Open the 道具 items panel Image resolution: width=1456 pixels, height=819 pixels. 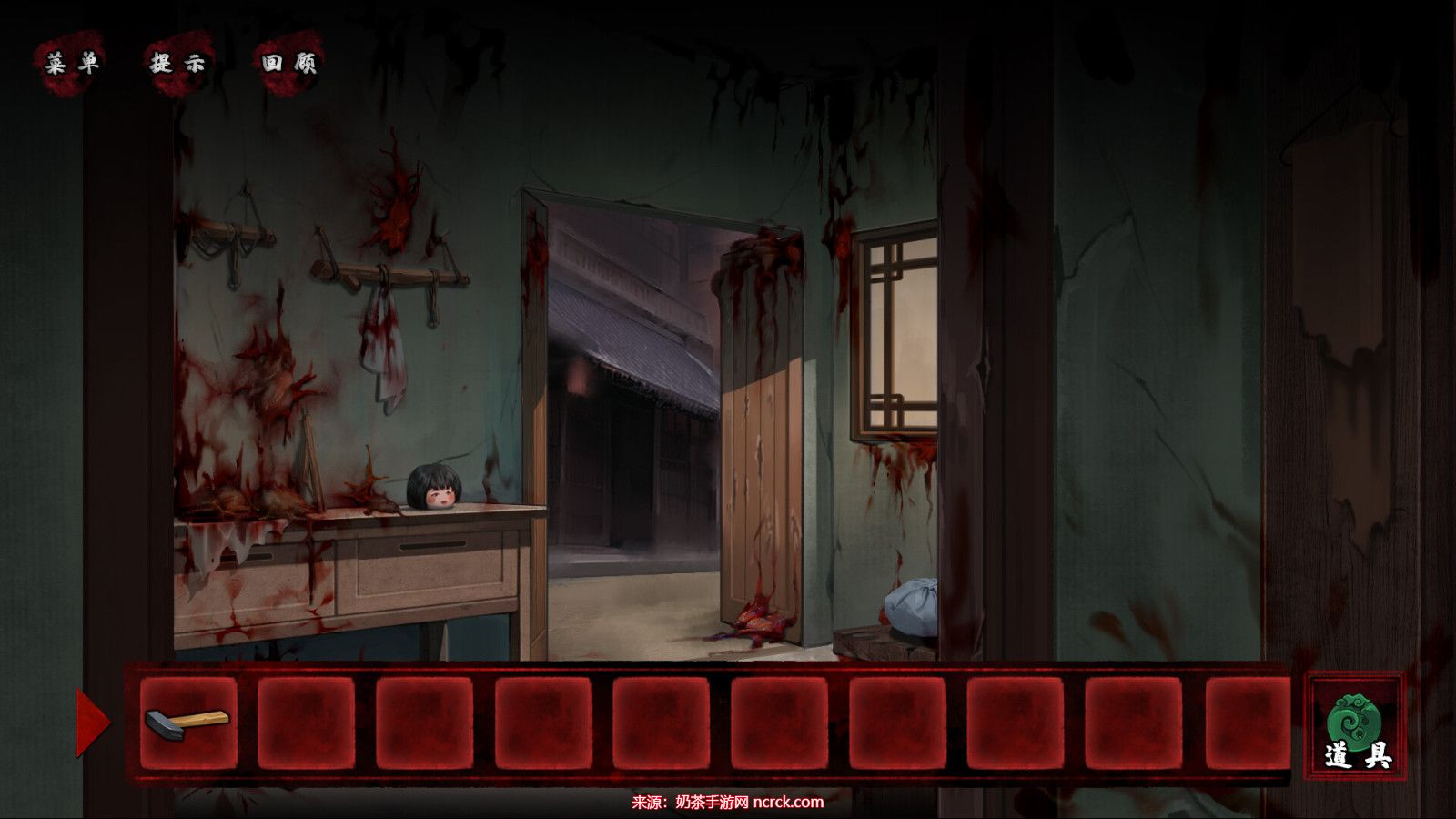1356,725
